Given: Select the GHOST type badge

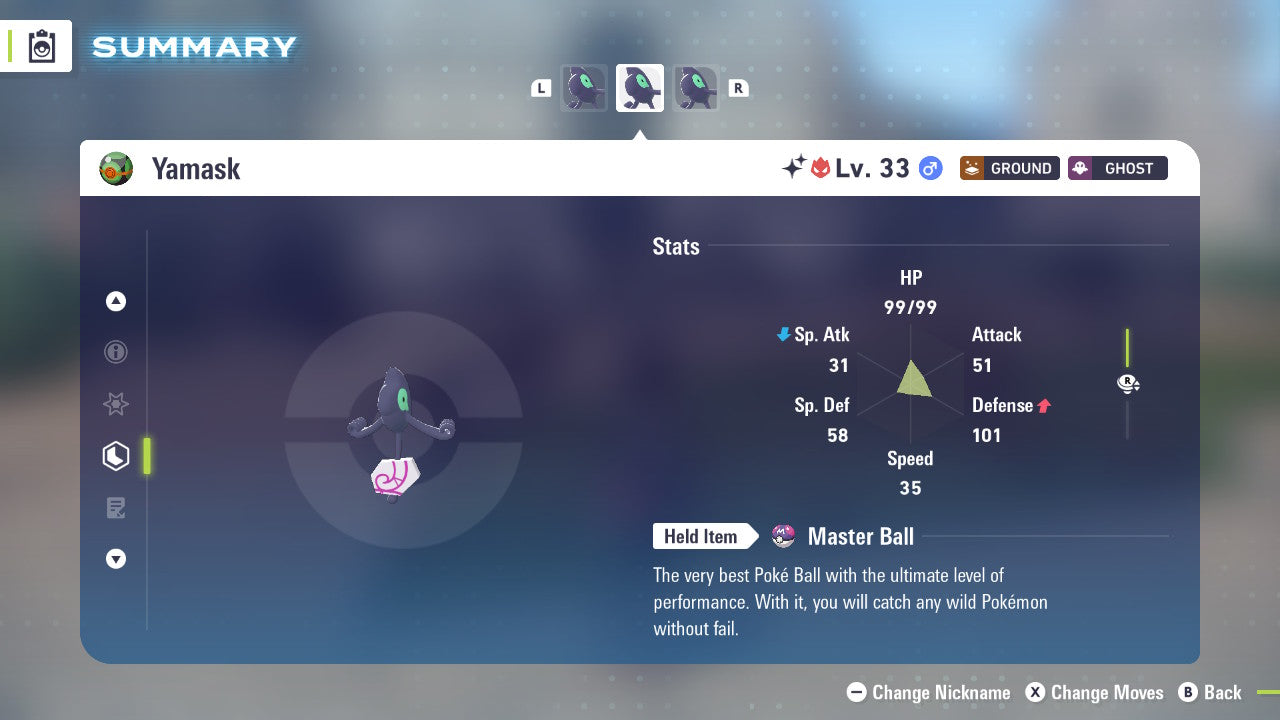Looking at the screenshot, I should (x=1117, y=168).
